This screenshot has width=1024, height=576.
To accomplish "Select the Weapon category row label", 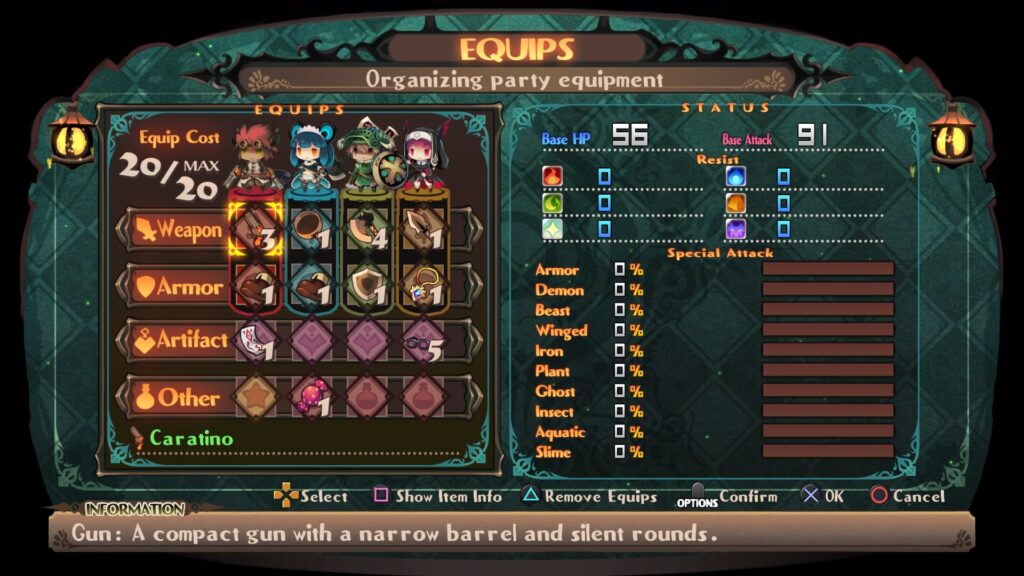I will (x=176, y=230).
